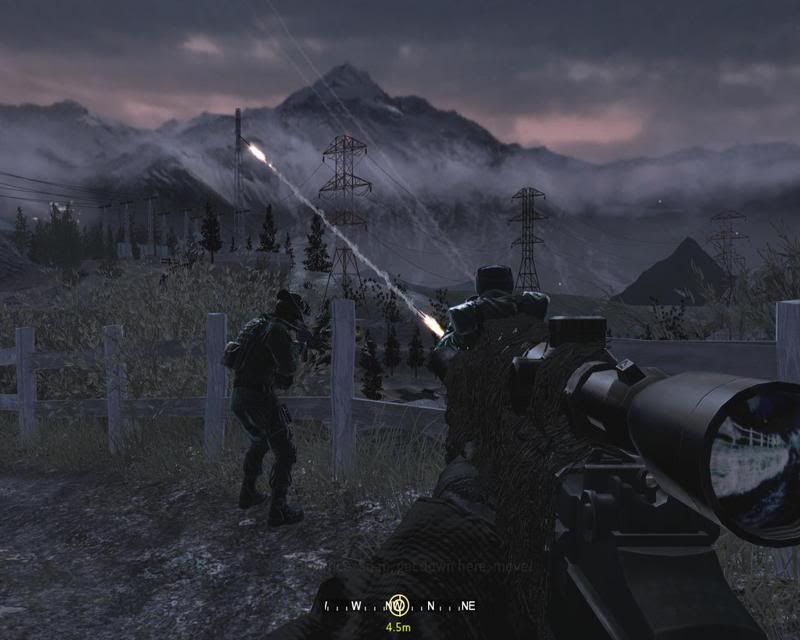The height and width of the screenshot is (640, 800).
Task: Click the yellow objective marker on the compass
Action: [399, 605]
